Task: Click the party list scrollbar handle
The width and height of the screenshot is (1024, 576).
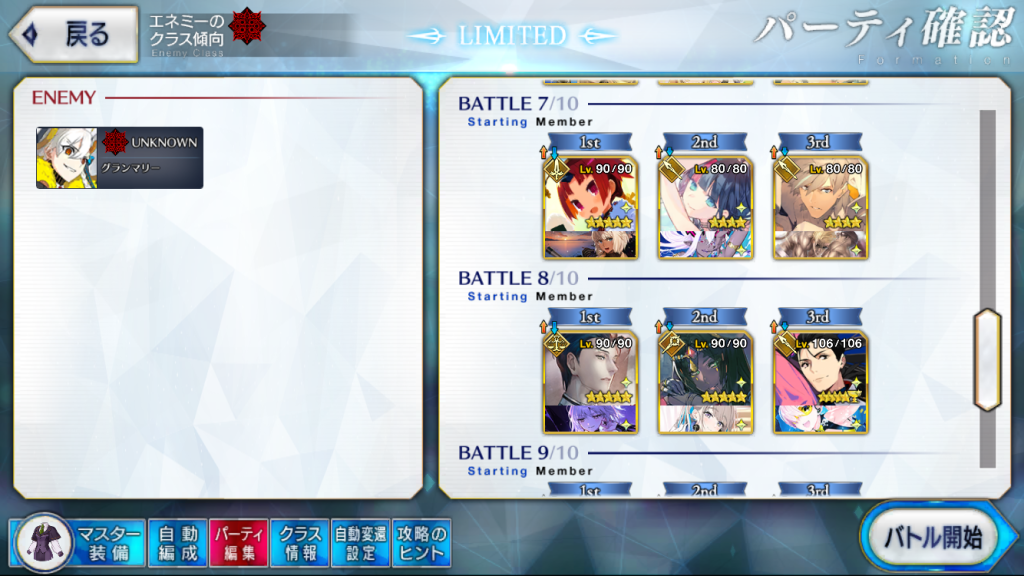Action: pyautogui.click(x=987, y=359)
